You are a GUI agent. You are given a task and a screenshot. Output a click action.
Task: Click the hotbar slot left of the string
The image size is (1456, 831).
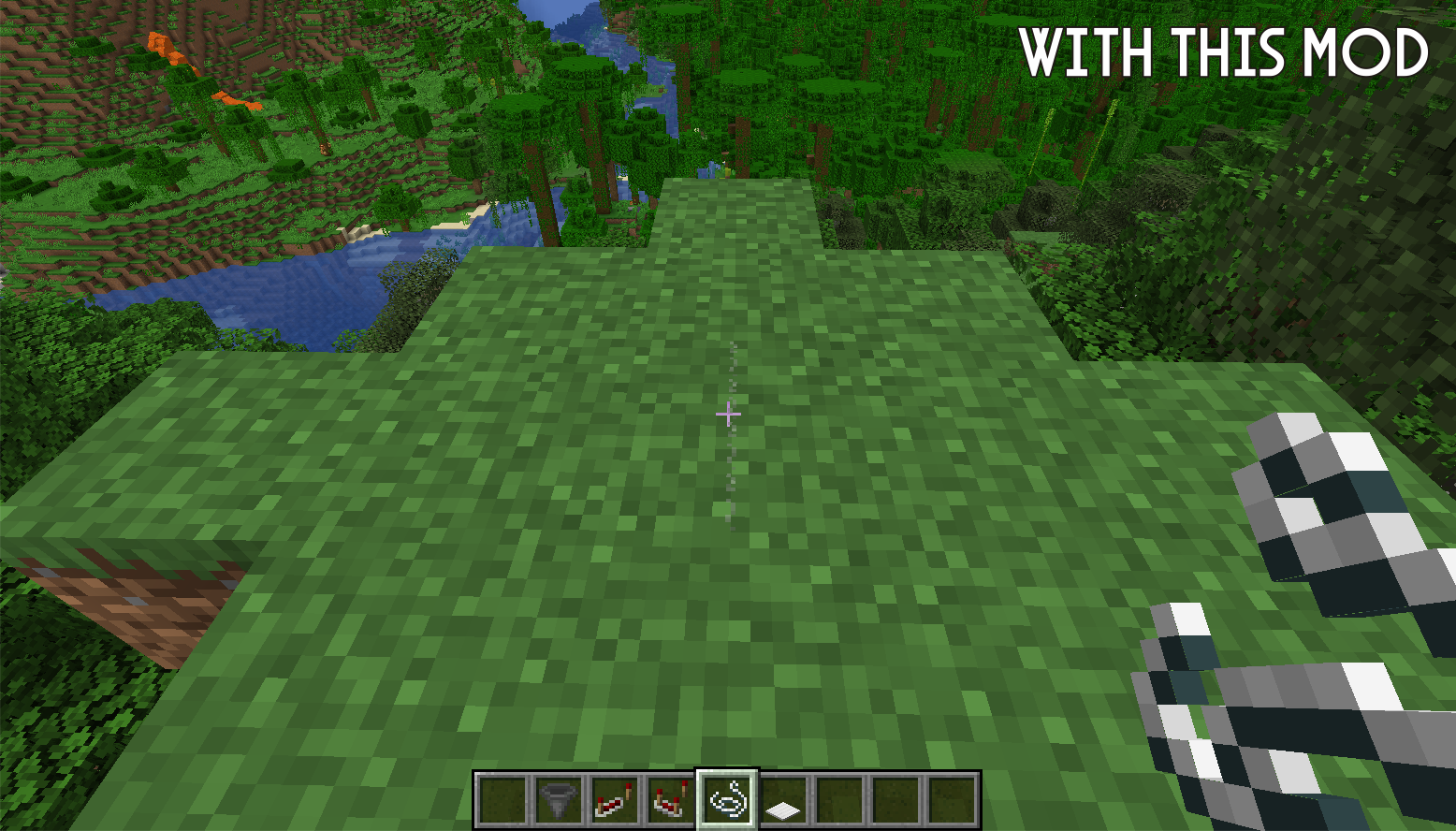point(671,800)
